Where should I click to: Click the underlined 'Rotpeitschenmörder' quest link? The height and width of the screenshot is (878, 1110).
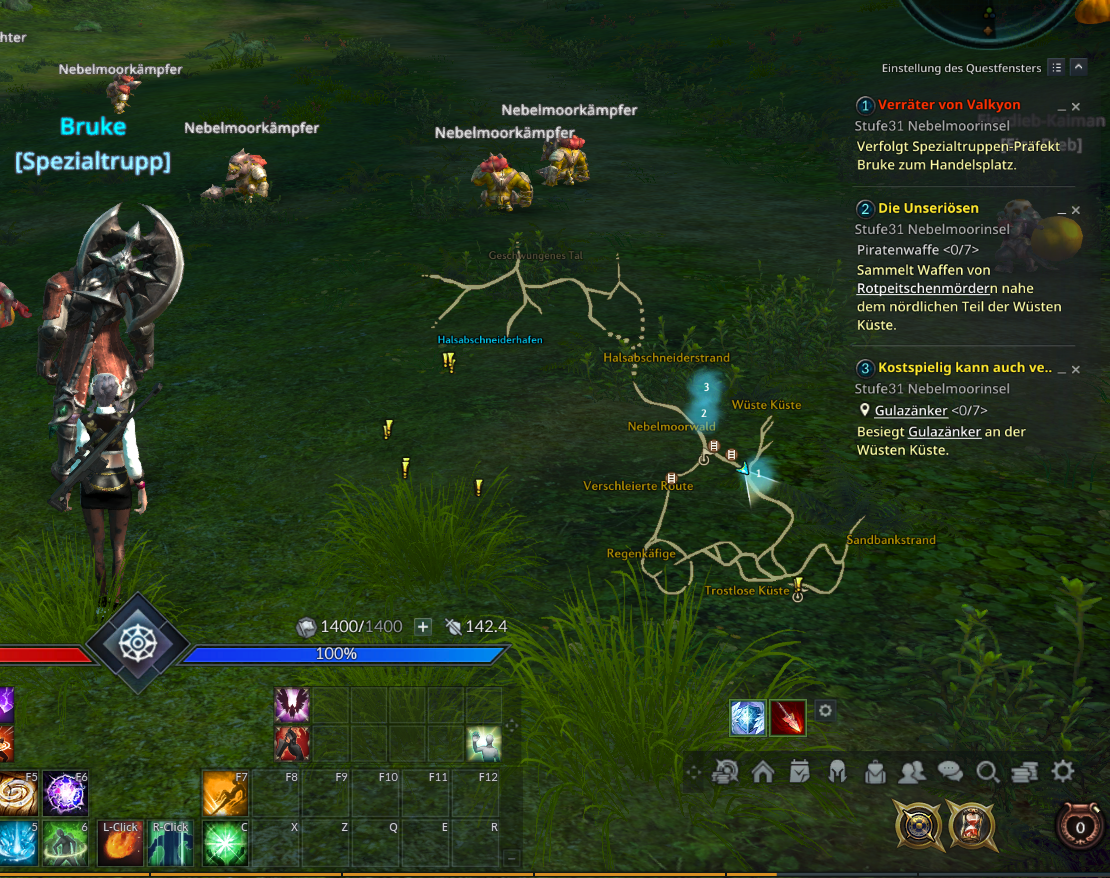tap(918, 288)
